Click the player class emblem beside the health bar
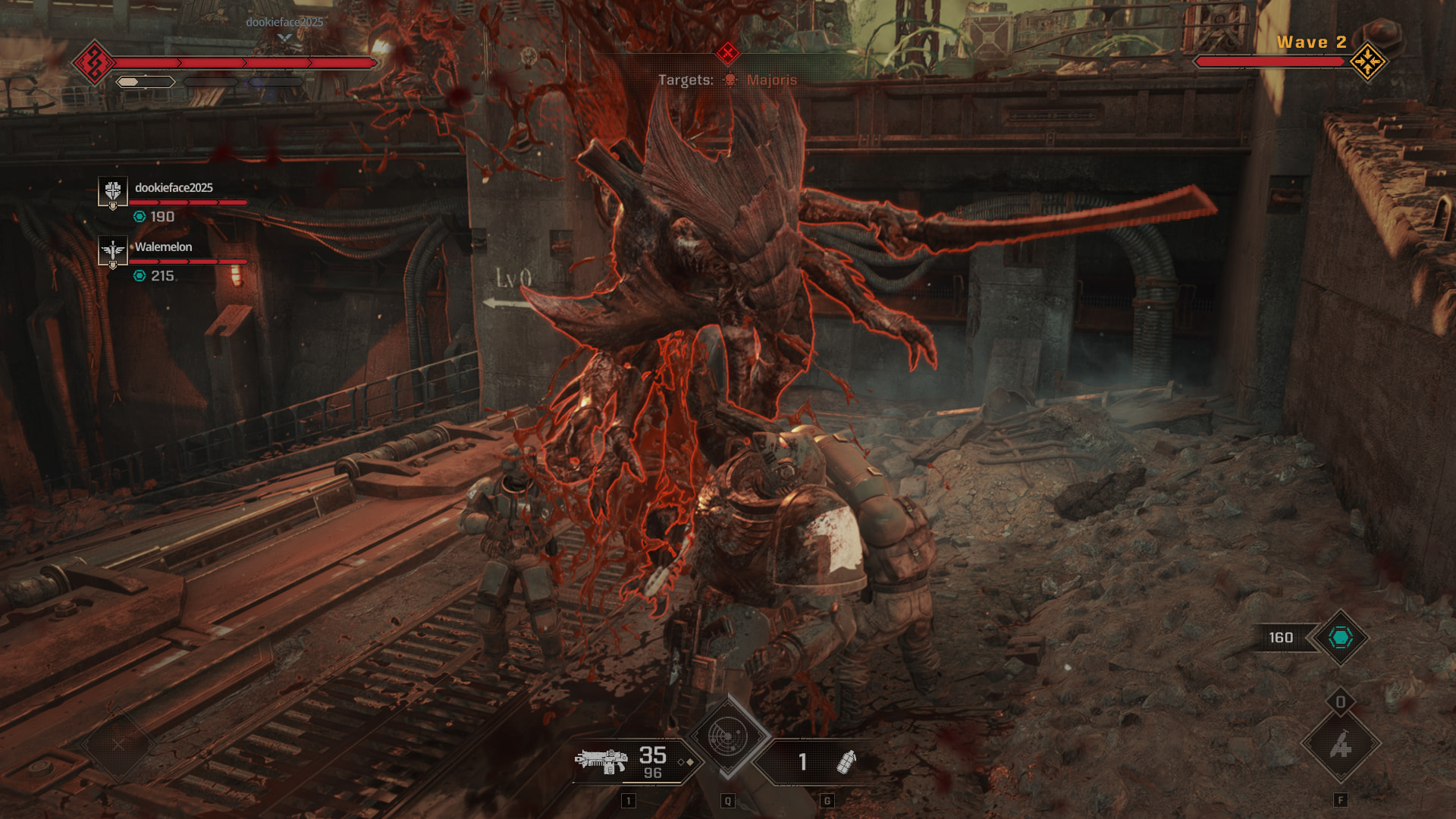The height and width of the screenshot is (819, 1456). click(94, 62)
